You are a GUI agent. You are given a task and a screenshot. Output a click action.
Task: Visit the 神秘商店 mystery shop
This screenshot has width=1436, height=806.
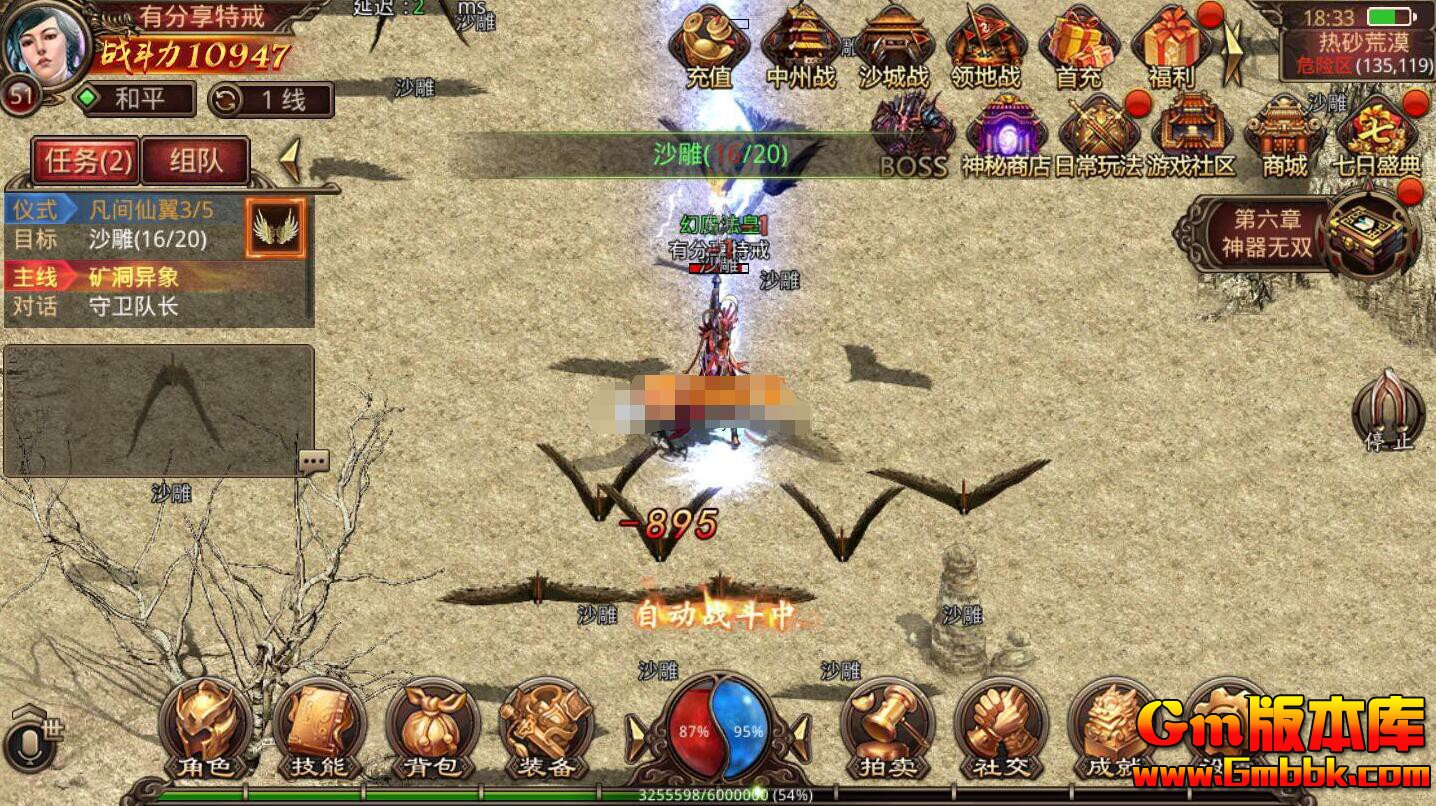[1005, 137]
